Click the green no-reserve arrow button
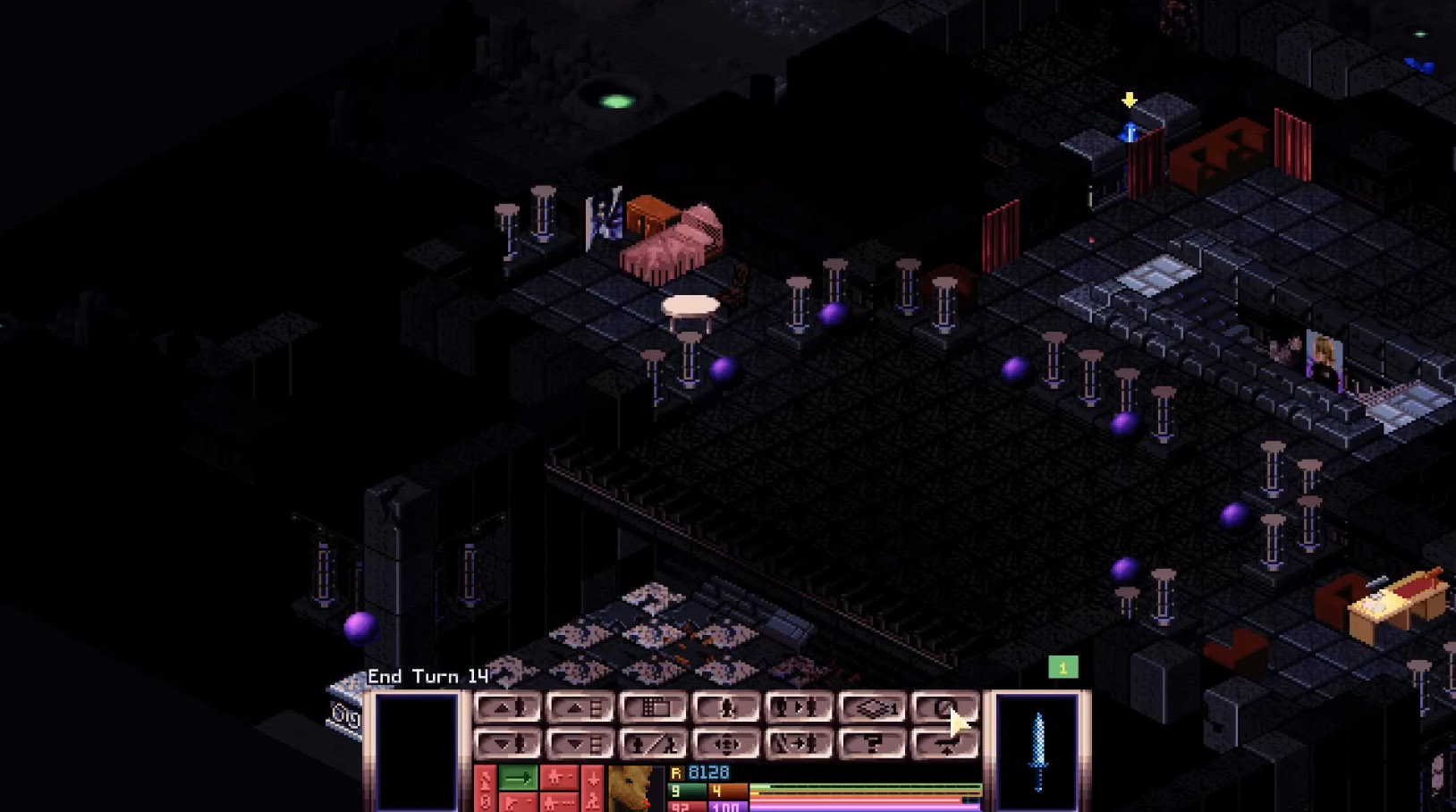1456x812 pixels. pyautogui.click(x=518, y=779)
